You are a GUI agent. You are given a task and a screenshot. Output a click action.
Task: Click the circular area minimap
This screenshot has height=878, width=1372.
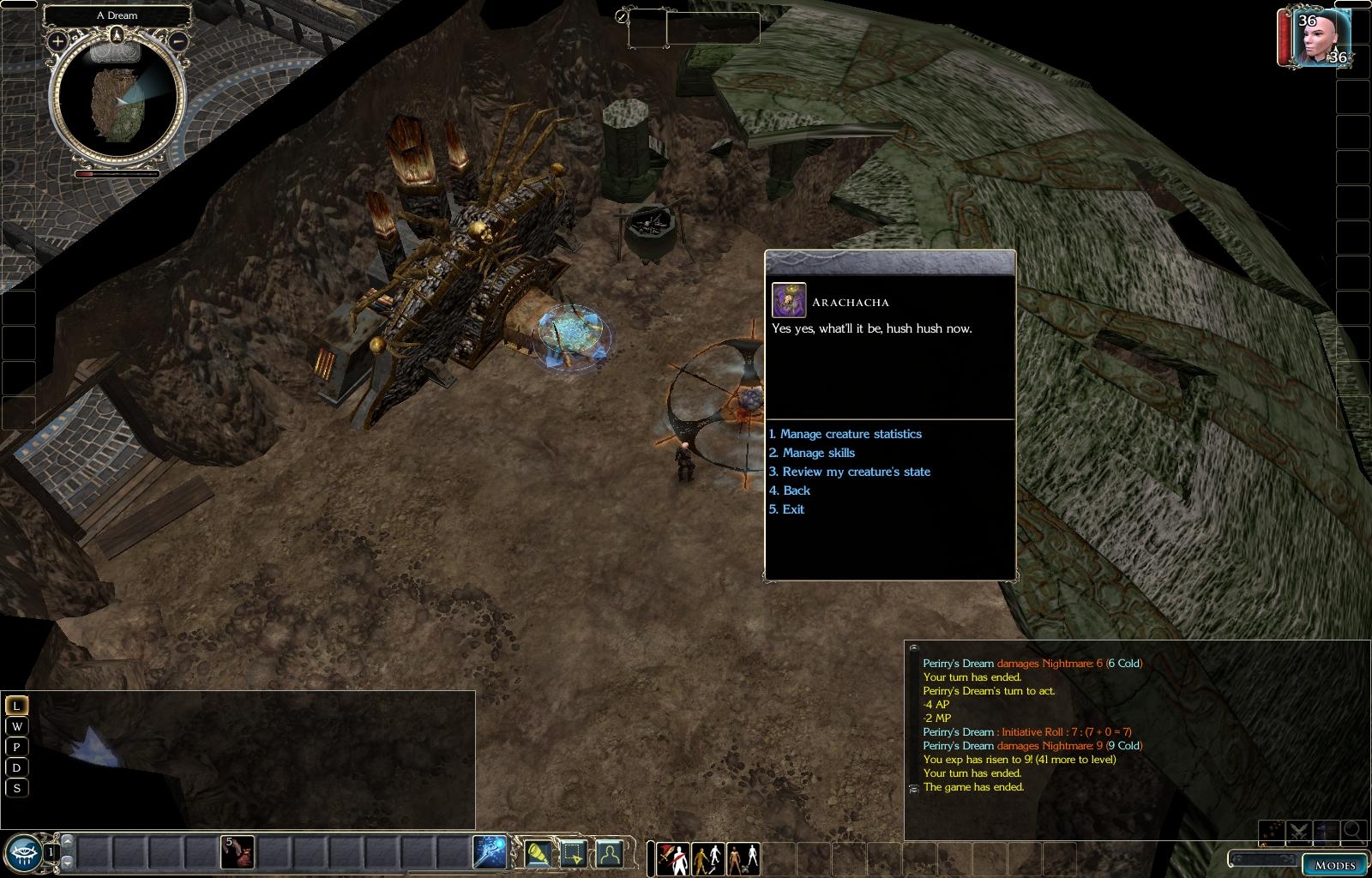(x=117, y=99)
